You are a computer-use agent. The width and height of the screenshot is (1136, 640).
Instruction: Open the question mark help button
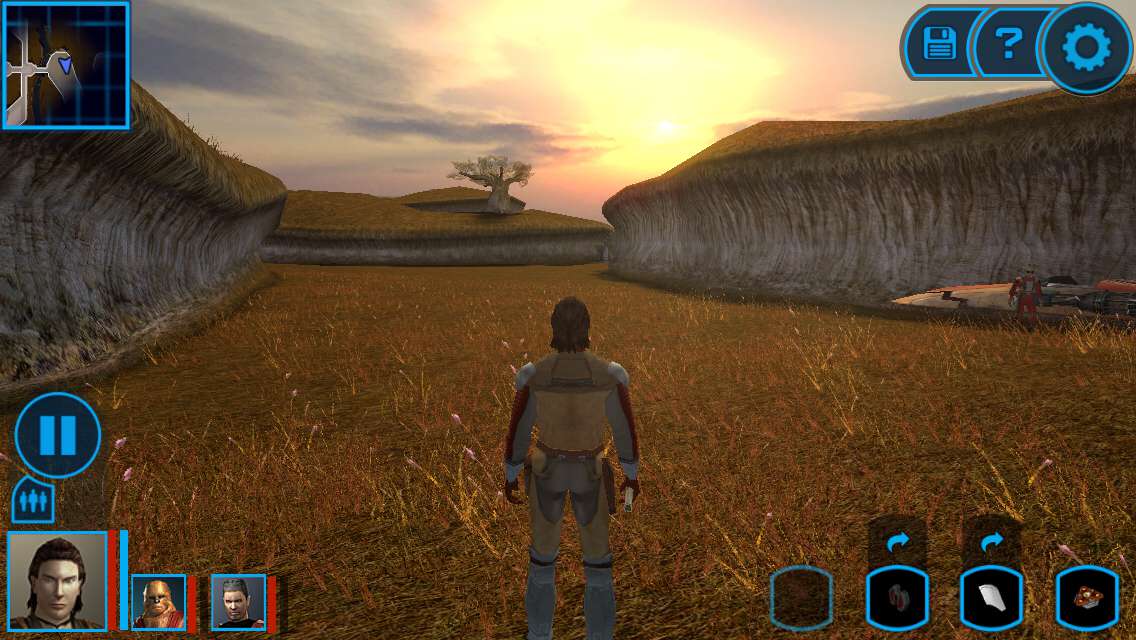coord(1009,44)
